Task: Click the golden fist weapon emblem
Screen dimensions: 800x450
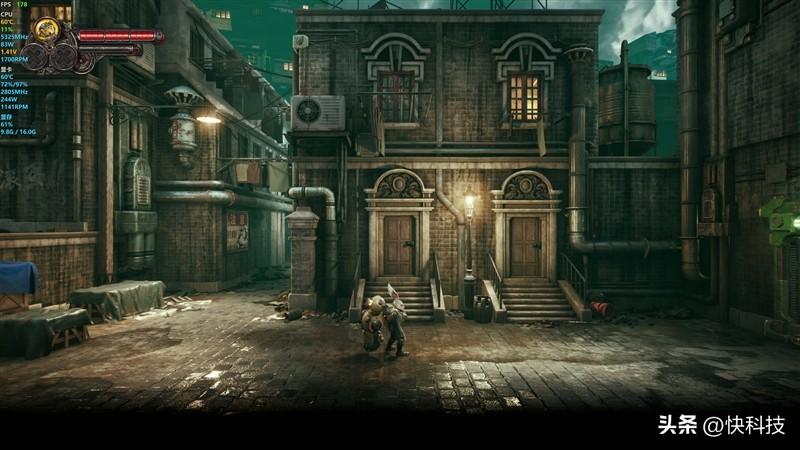Action: tap(45, 30)
